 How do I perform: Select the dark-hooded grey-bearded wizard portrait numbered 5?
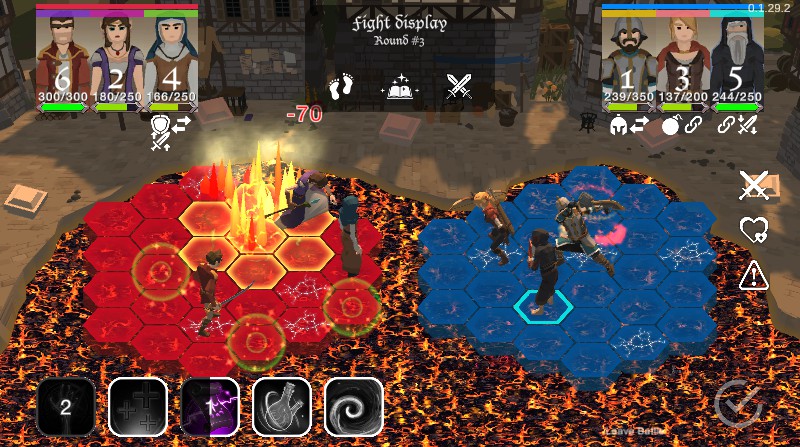click(x=737, y=60)
